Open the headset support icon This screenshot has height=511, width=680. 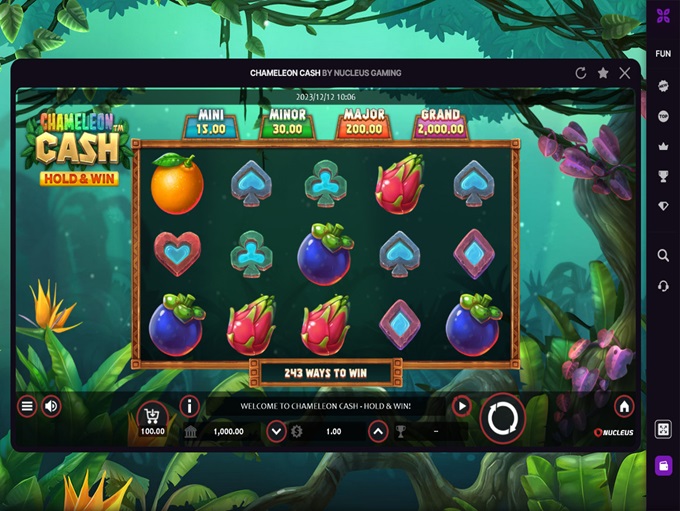coord(663,286)
